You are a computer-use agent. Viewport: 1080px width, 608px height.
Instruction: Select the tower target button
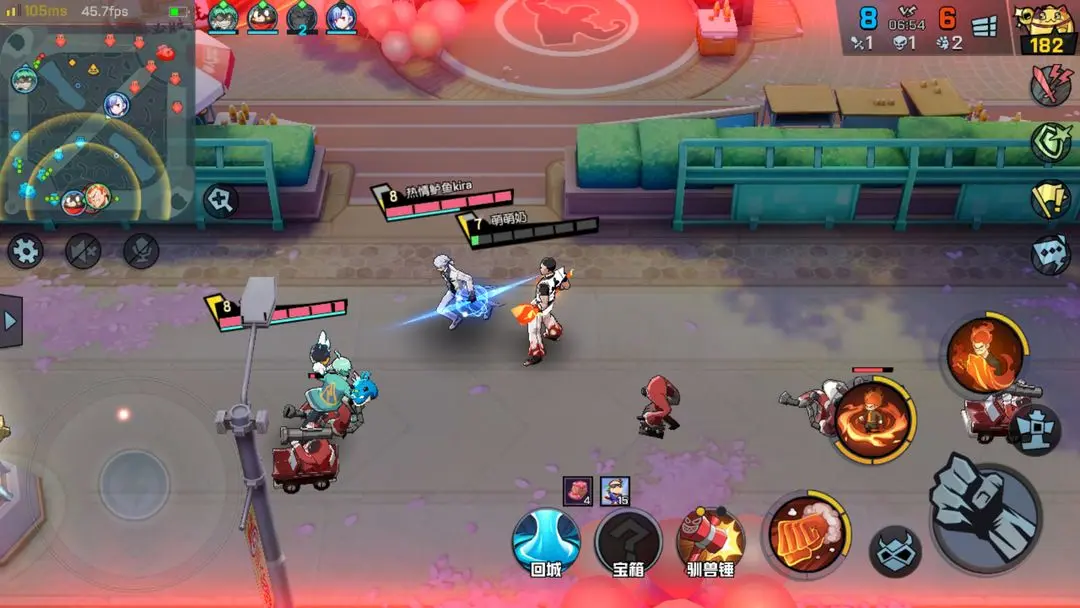1034,429
